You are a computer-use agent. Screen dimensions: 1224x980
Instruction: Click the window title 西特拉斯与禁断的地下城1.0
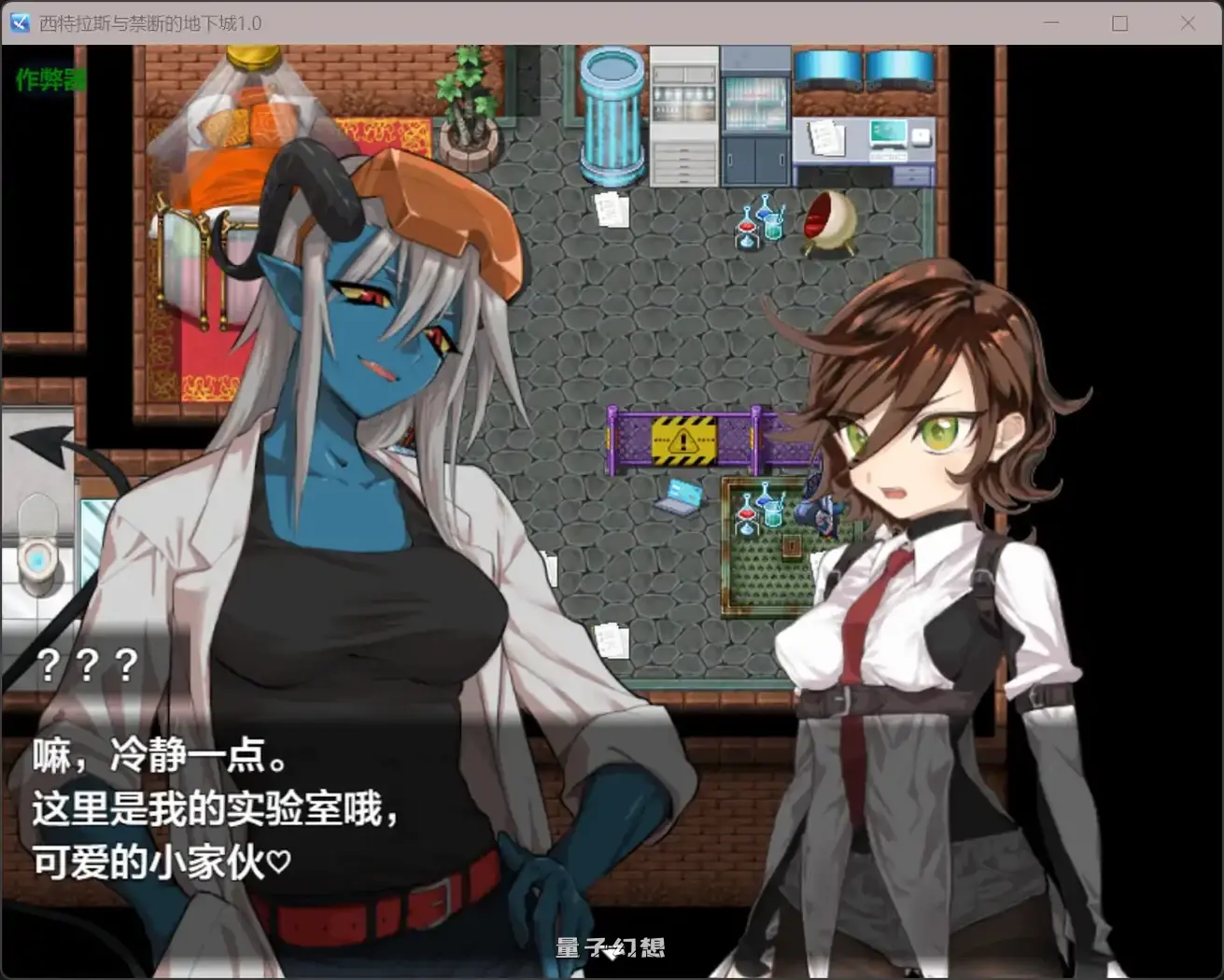click(x=149, y=22)
